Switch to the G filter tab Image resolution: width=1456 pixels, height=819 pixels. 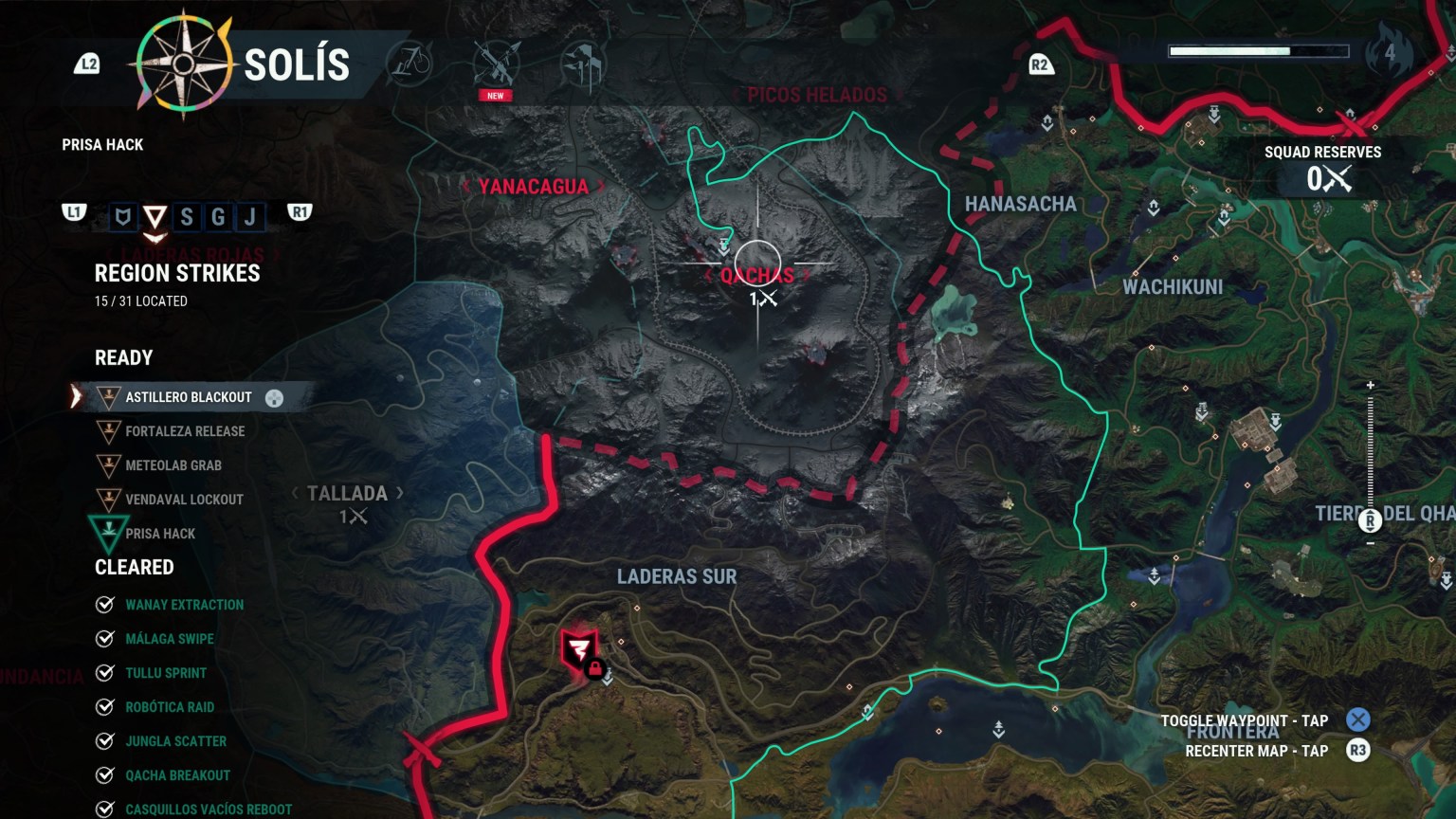coord(218,215)
